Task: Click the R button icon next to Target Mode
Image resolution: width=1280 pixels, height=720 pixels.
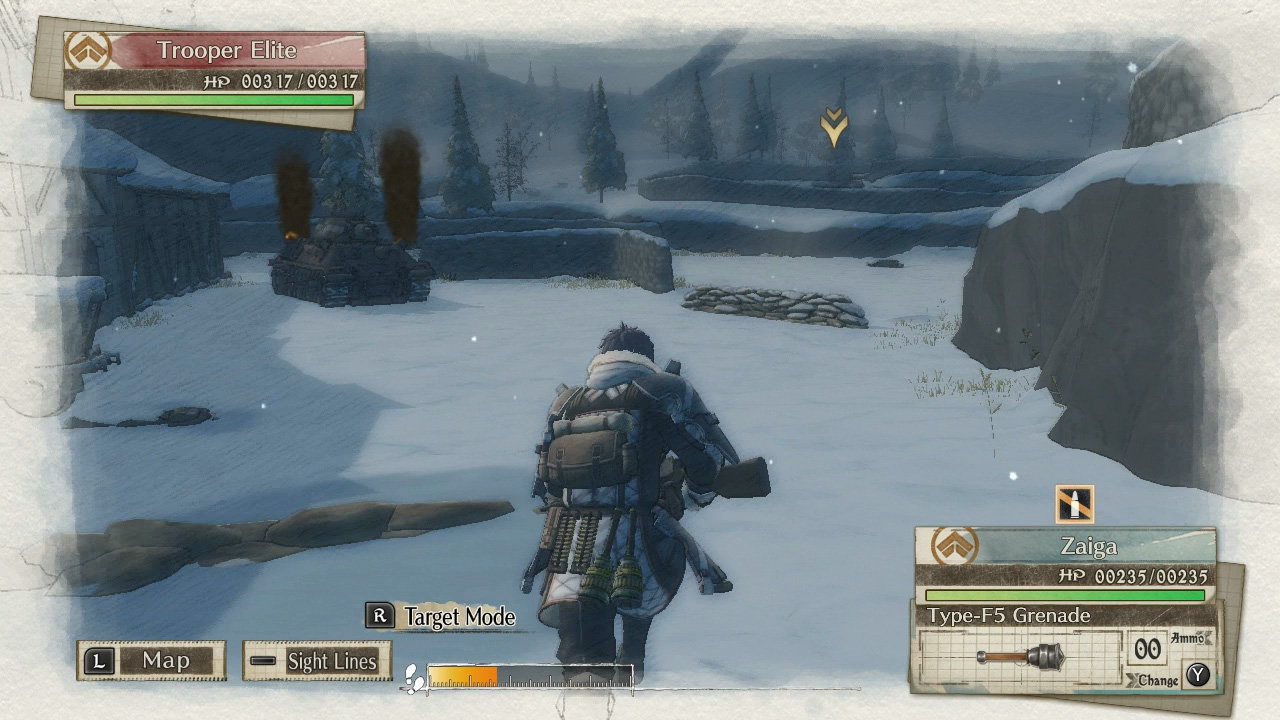Action: click(x=378, y=618)
